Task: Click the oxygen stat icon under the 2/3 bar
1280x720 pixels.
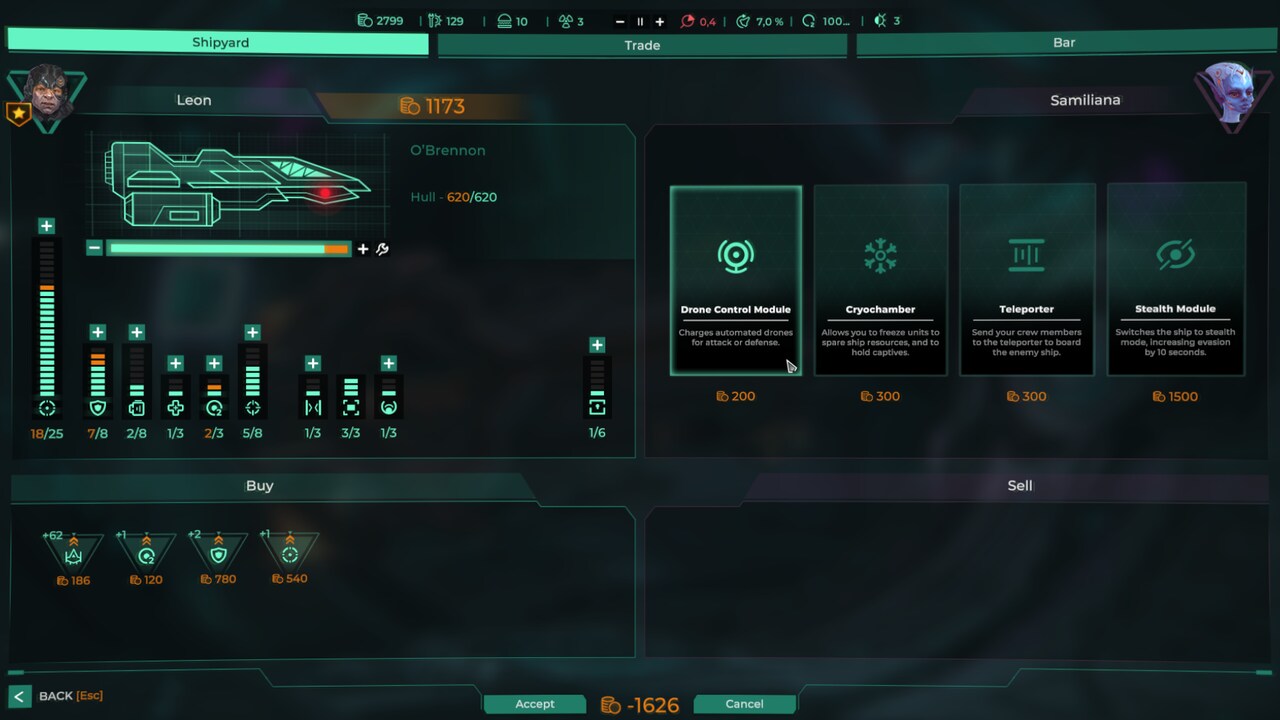Action: [x=213, y=407]
